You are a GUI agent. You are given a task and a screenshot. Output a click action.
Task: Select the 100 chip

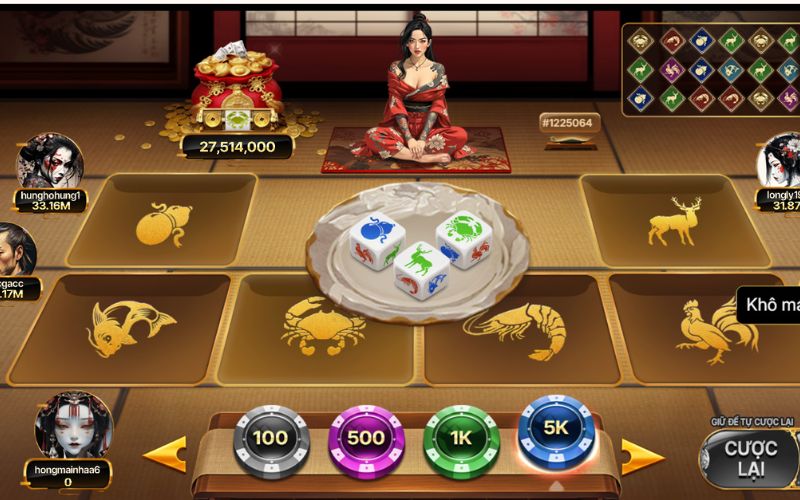271,438
